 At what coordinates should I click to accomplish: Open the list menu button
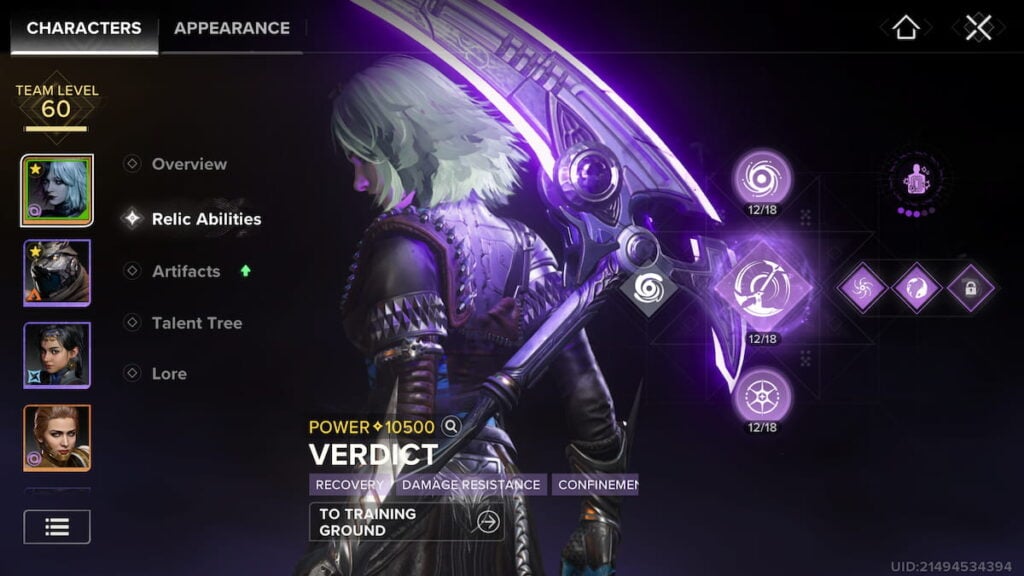coord(57,527)
